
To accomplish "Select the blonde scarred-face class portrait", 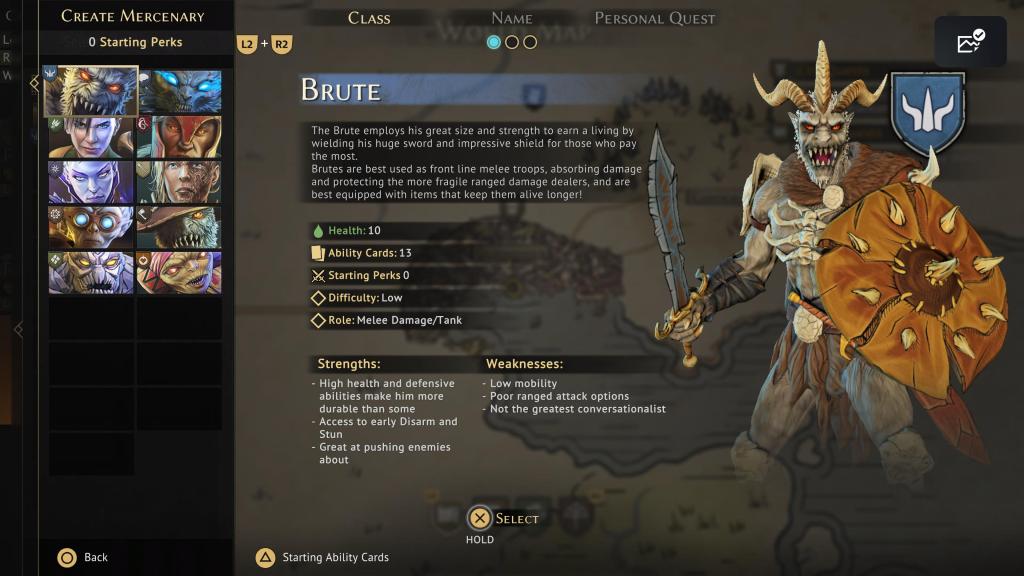I will (180, 182).
